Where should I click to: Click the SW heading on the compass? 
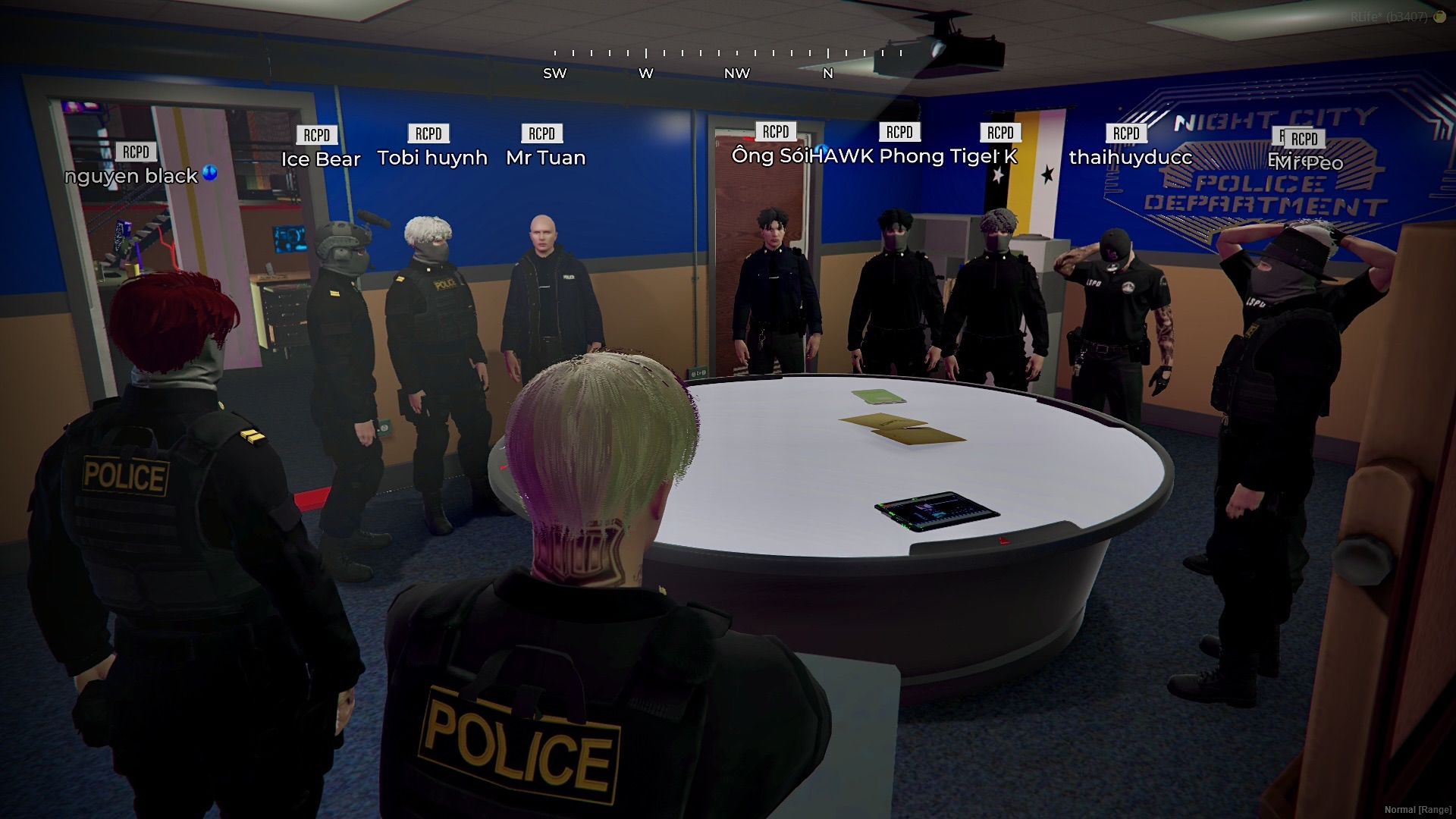click(554, 74)
